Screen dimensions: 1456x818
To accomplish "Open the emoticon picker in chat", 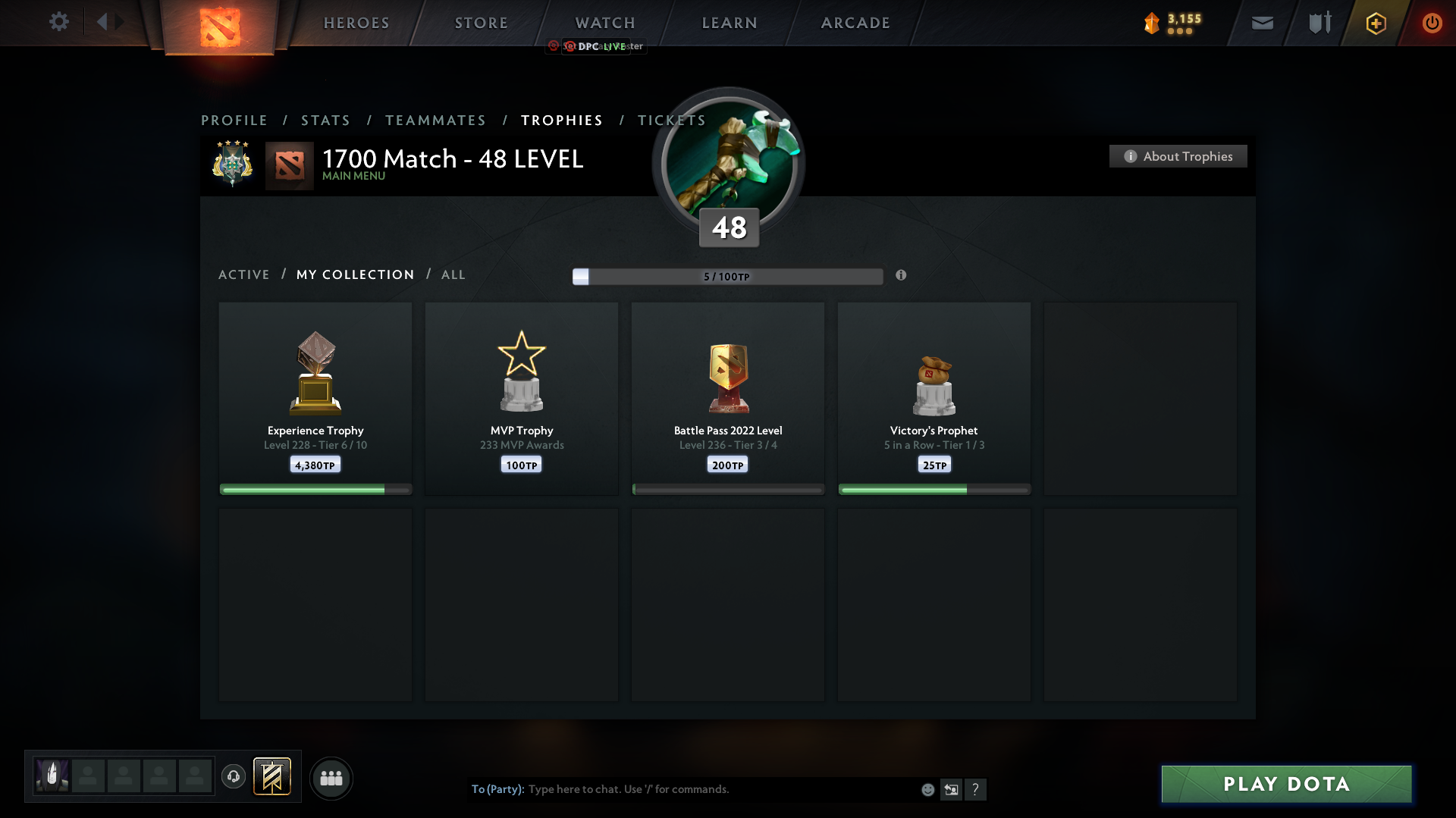I will tap(927, 789).
